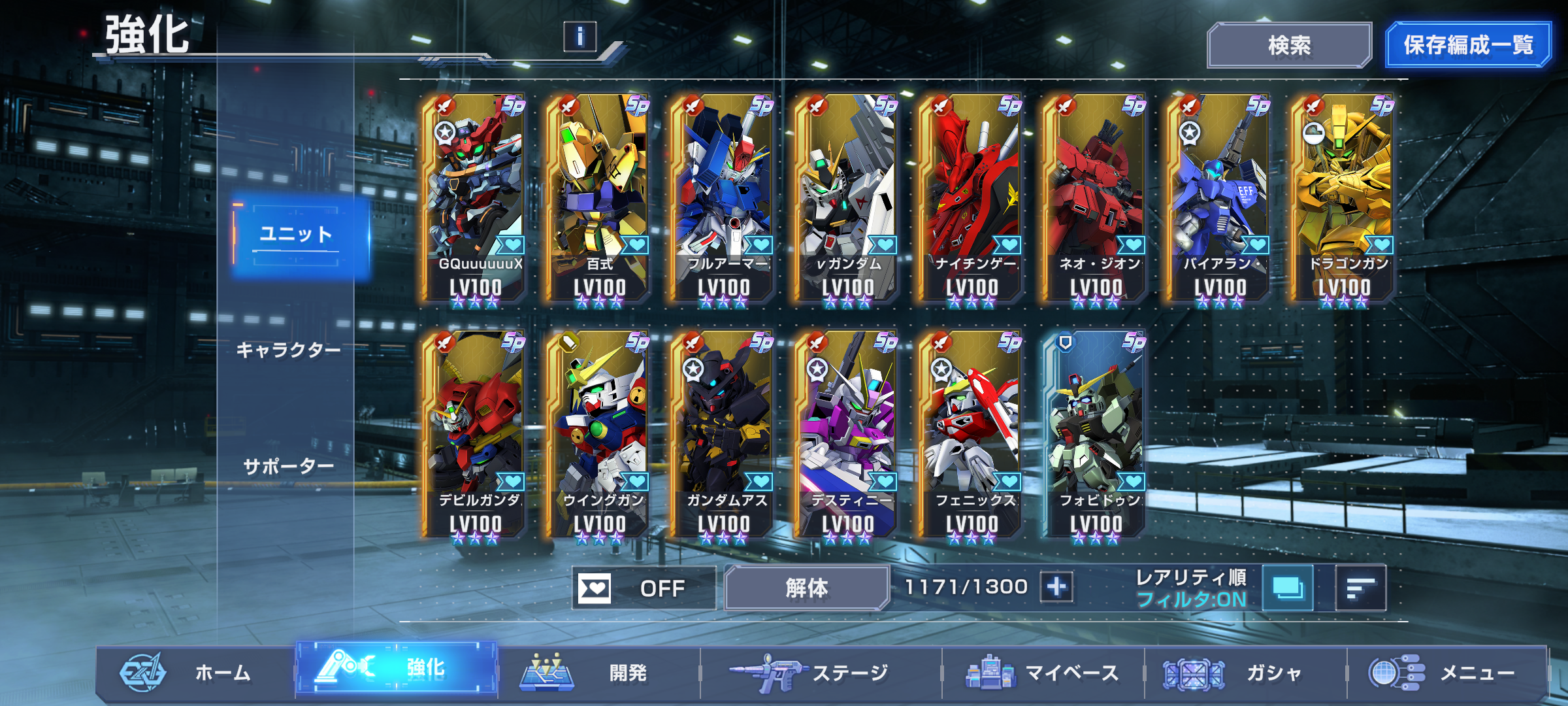Open the sort and filter options
The height and width of the screenshot is (706, 1568).
1361,588
